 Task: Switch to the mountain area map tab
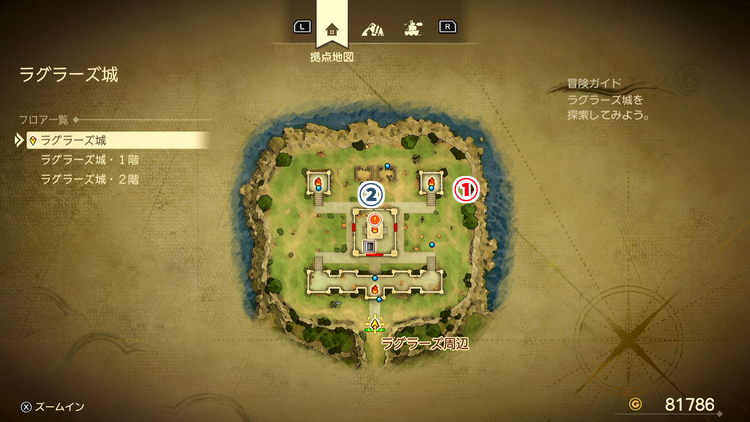tap(373, 28)
